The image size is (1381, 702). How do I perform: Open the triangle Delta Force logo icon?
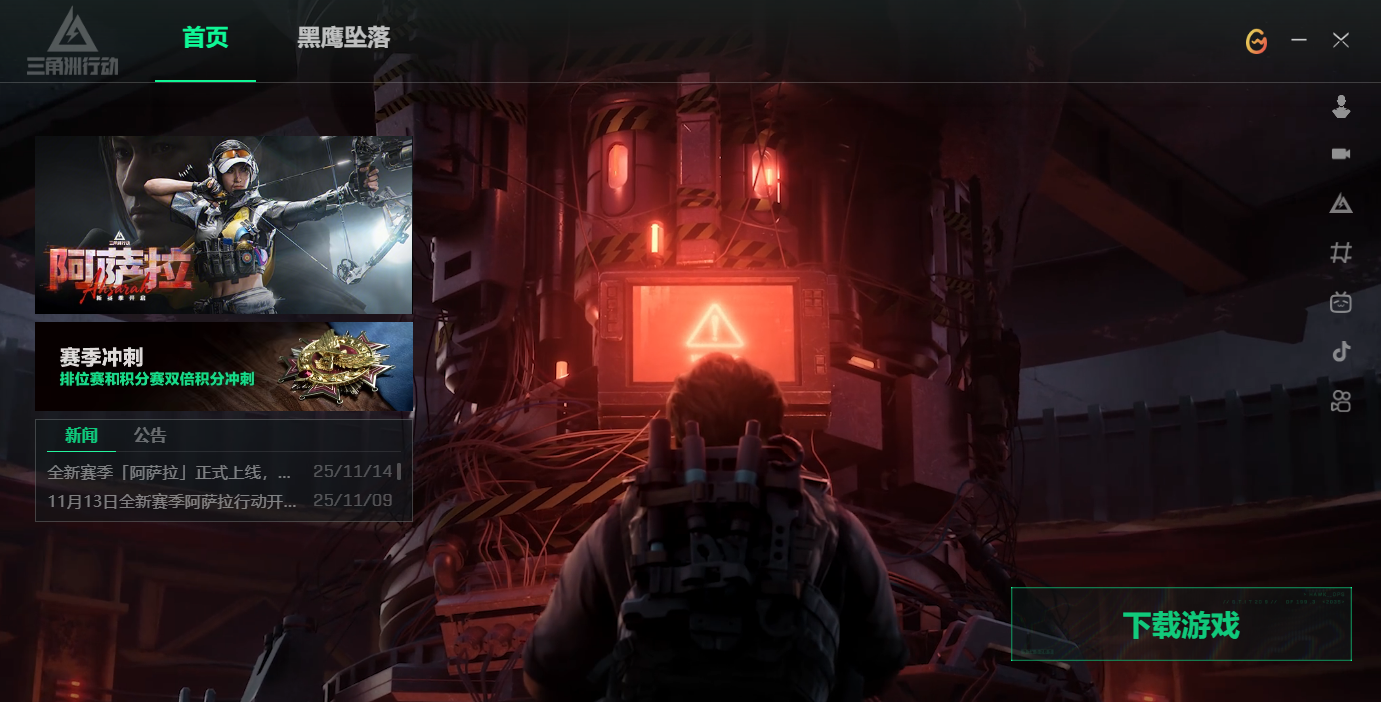pyautogui.click(x=1341, y=204)
